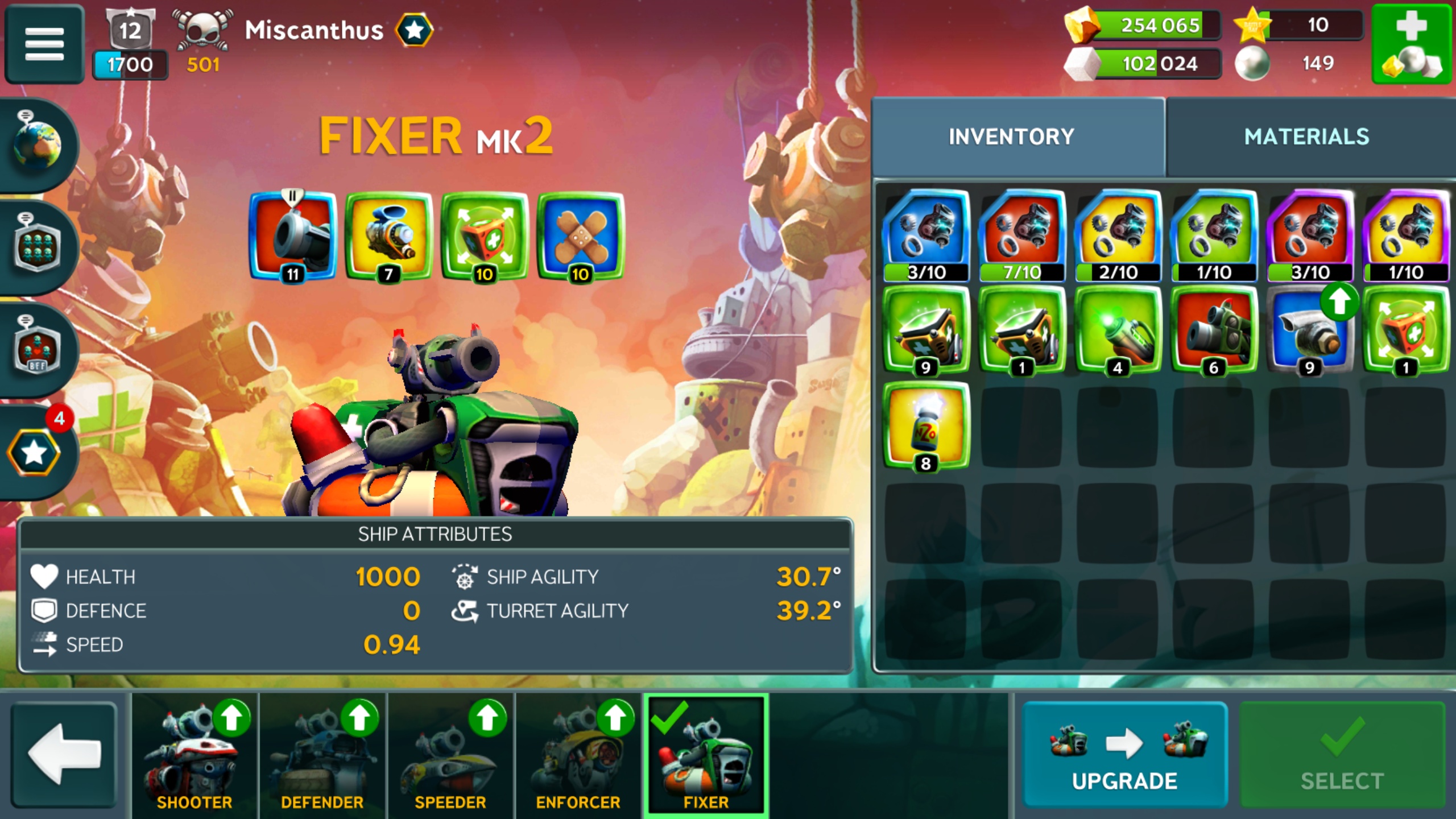Open the globe chat button
This screenshot has height=819, width=1456.
tap(38, 144)
